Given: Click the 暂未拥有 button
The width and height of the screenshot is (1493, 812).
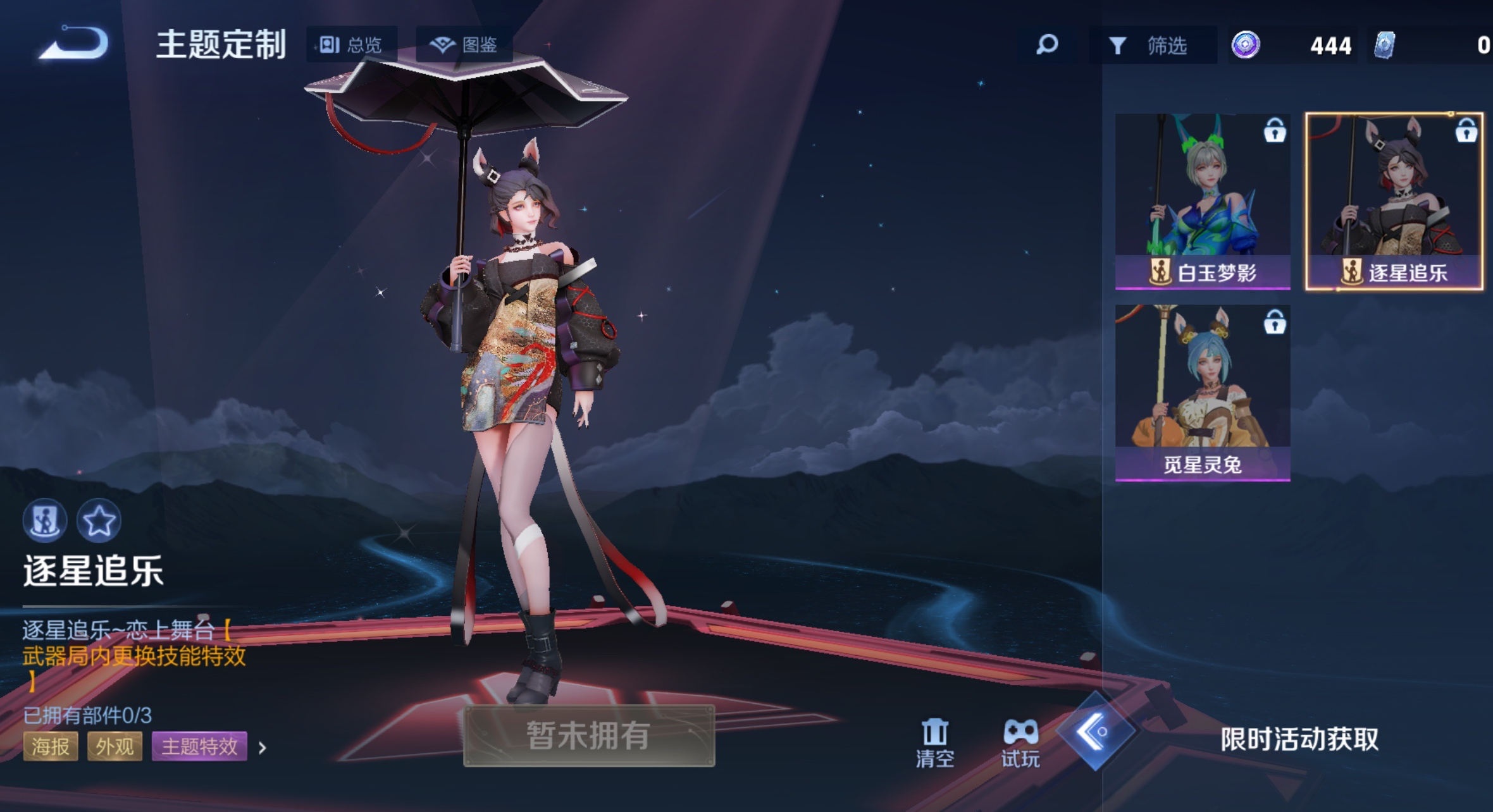Looking at the screenshot, I should pos(589,735).
